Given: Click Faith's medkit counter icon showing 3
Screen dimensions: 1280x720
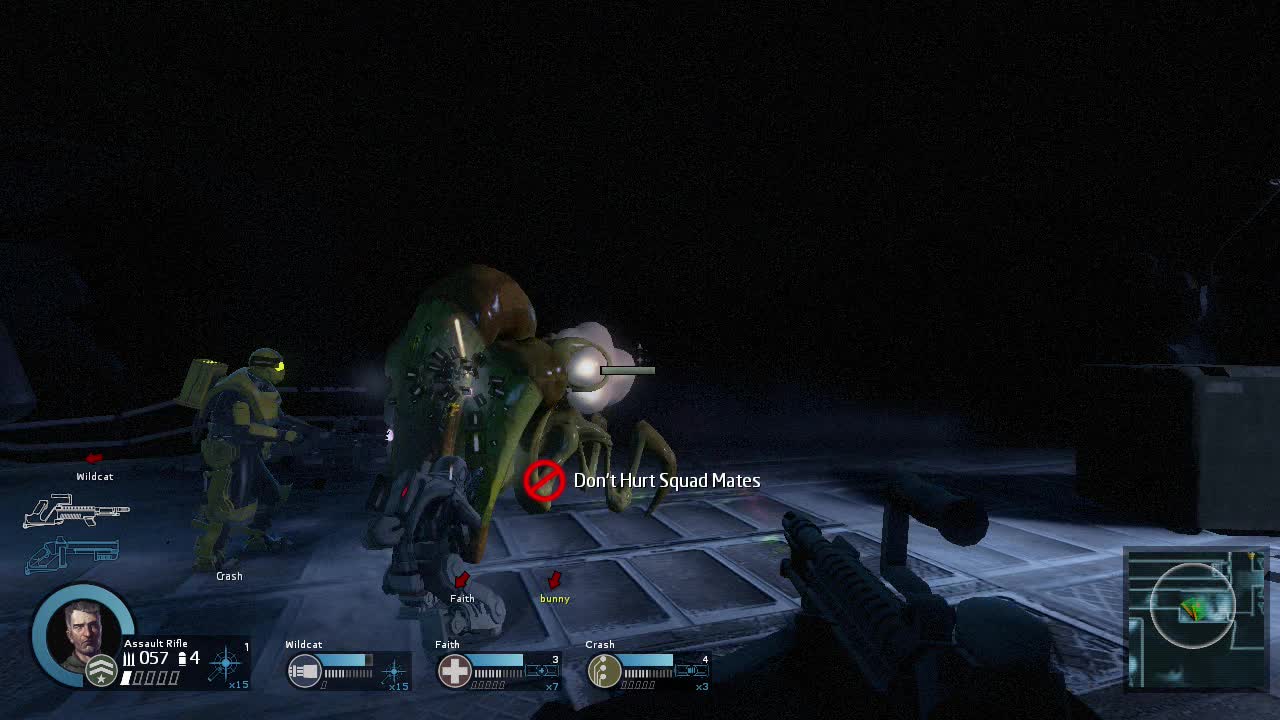Looking at the screenshot, I should (543, 669).
